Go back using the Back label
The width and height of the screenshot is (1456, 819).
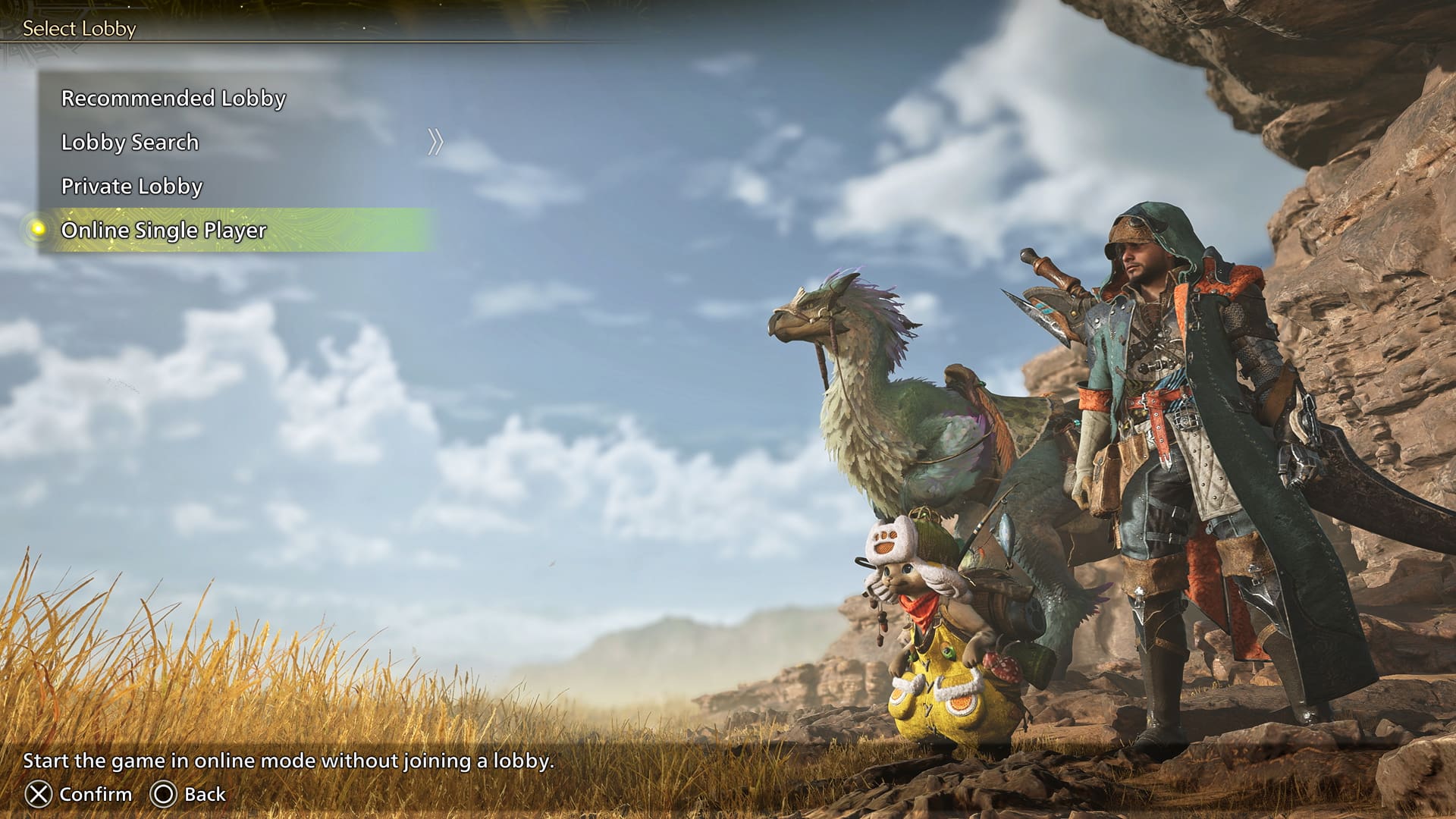(205, 794)
